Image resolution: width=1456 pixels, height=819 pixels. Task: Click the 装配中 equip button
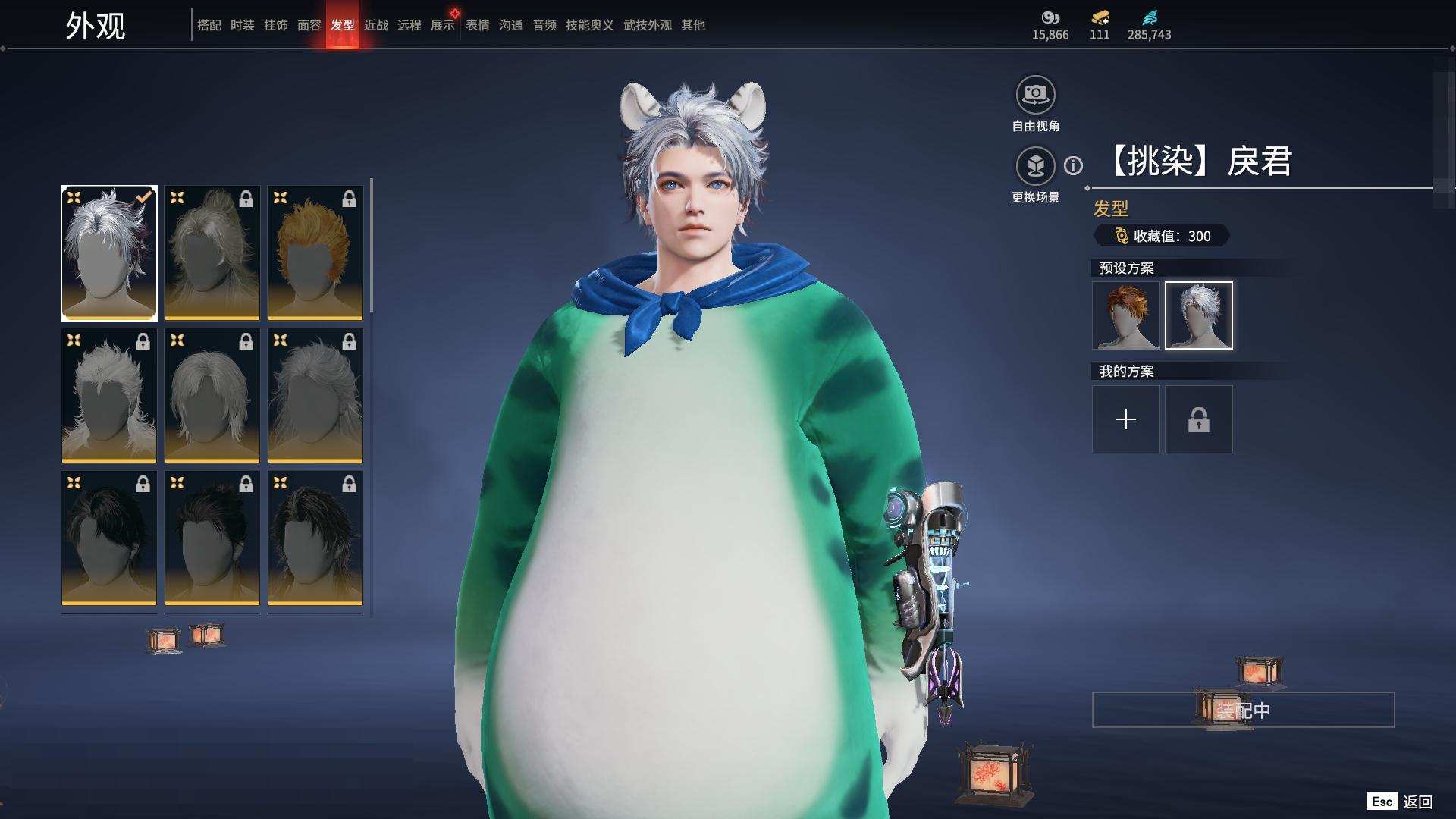(1242, 710)
